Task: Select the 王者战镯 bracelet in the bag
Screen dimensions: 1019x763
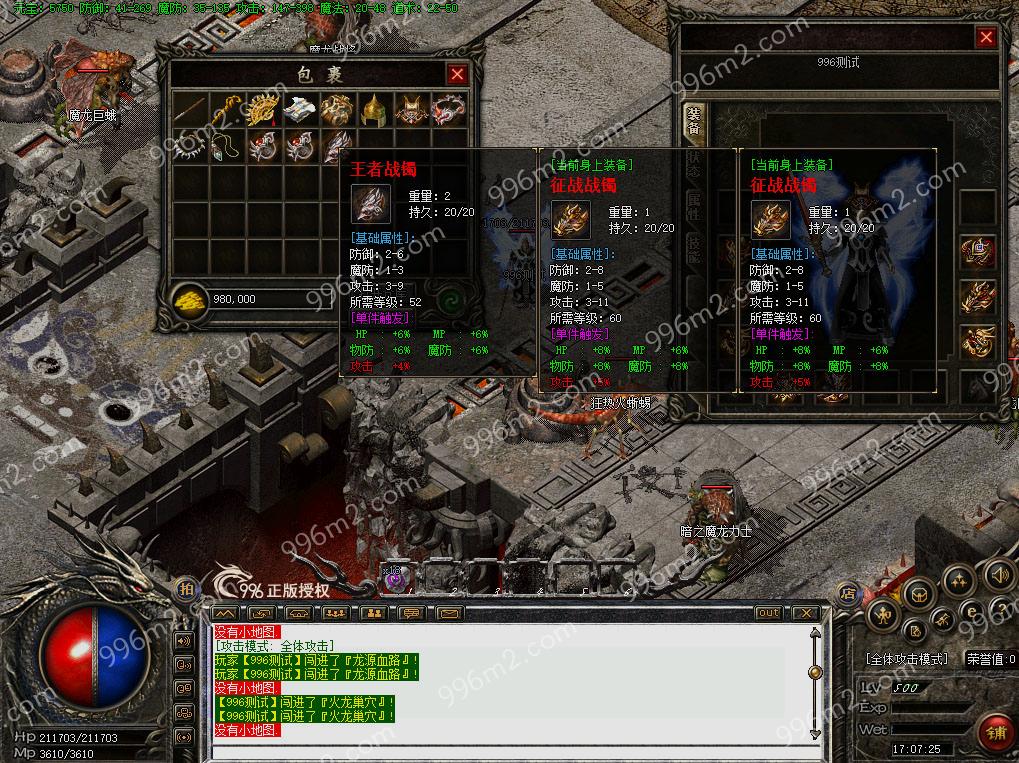Action: point(337,145)
